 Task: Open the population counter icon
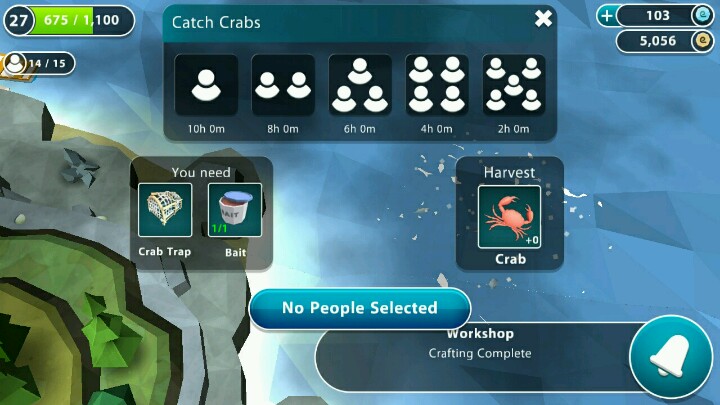(x=17, y=64)
